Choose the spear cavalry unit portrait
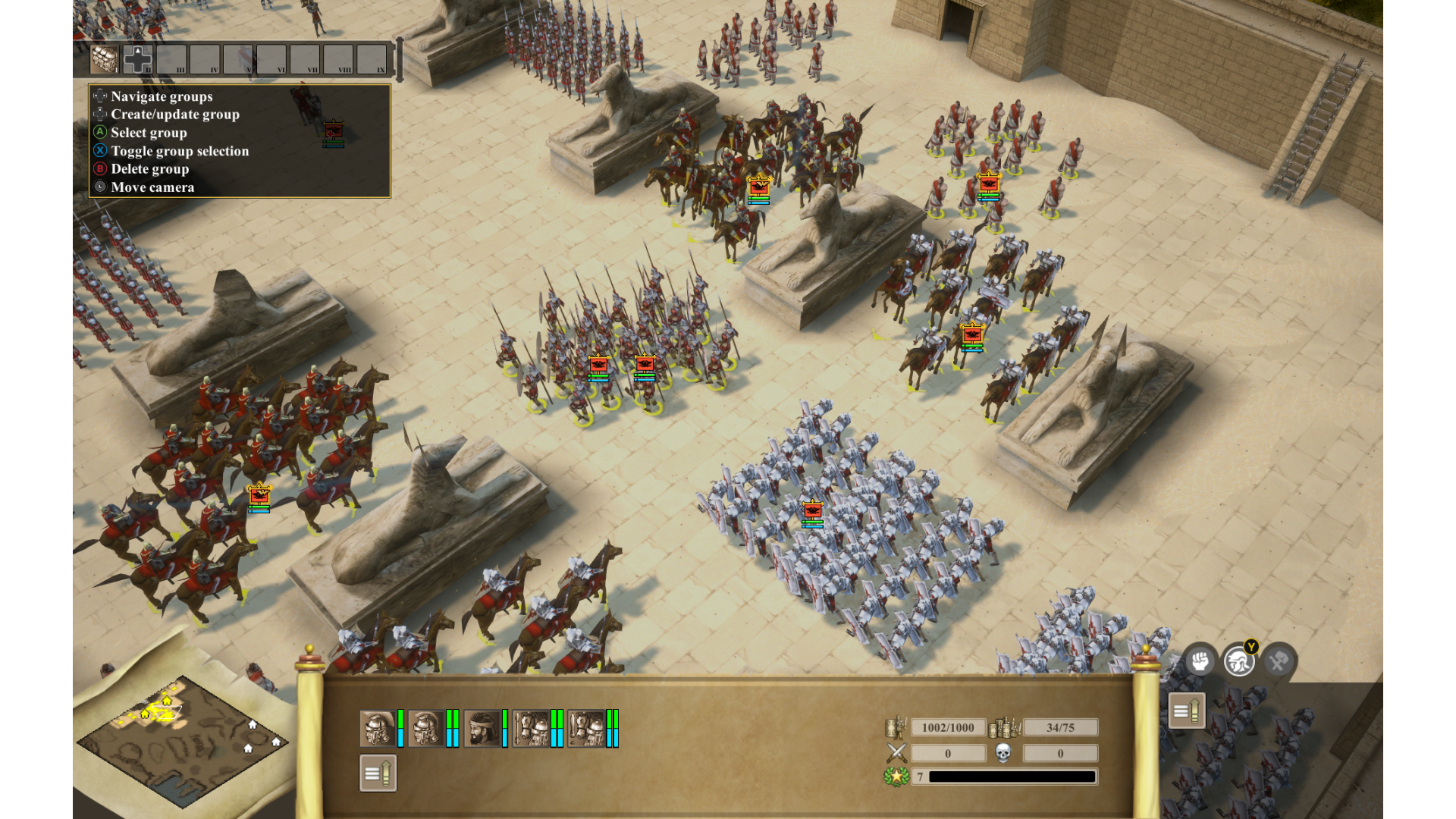This screenshot has width=1456, height=819. (x=531, y=729)
